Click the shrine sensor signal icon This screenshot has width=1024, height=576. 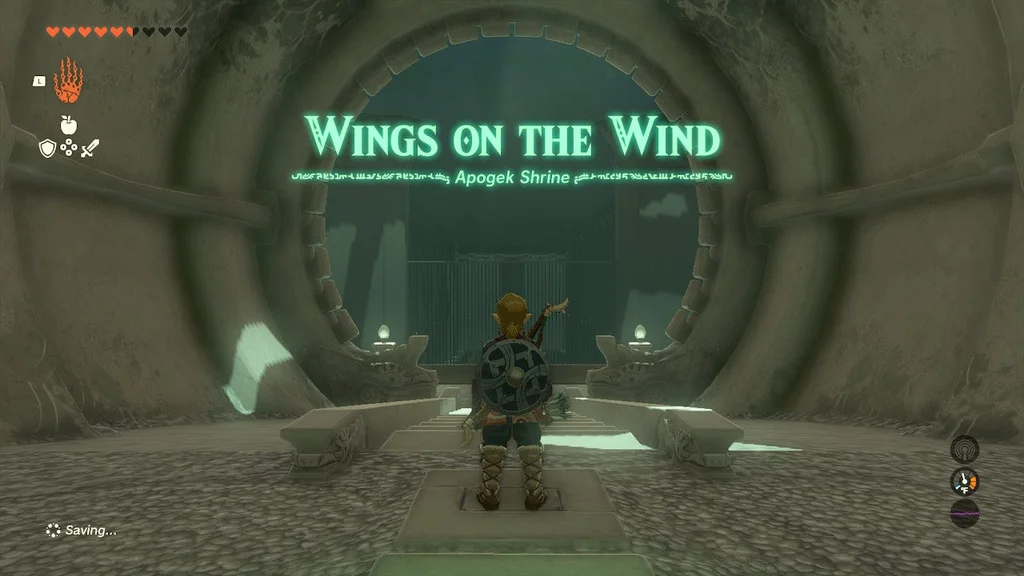[964, 449]
